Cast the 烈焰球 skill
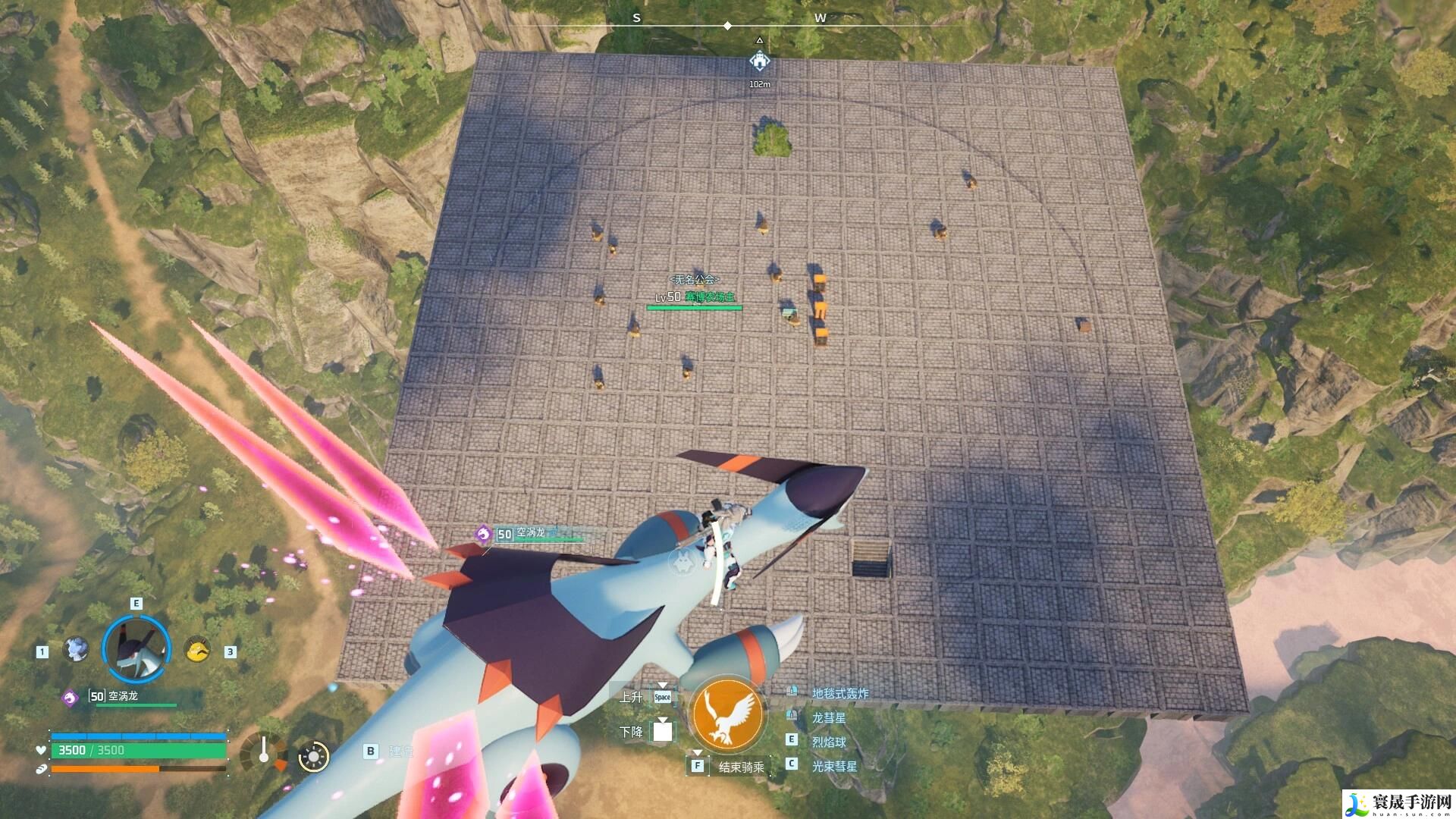The width and height of the screenshot is (1456, 819). click(x=828, y=742)
